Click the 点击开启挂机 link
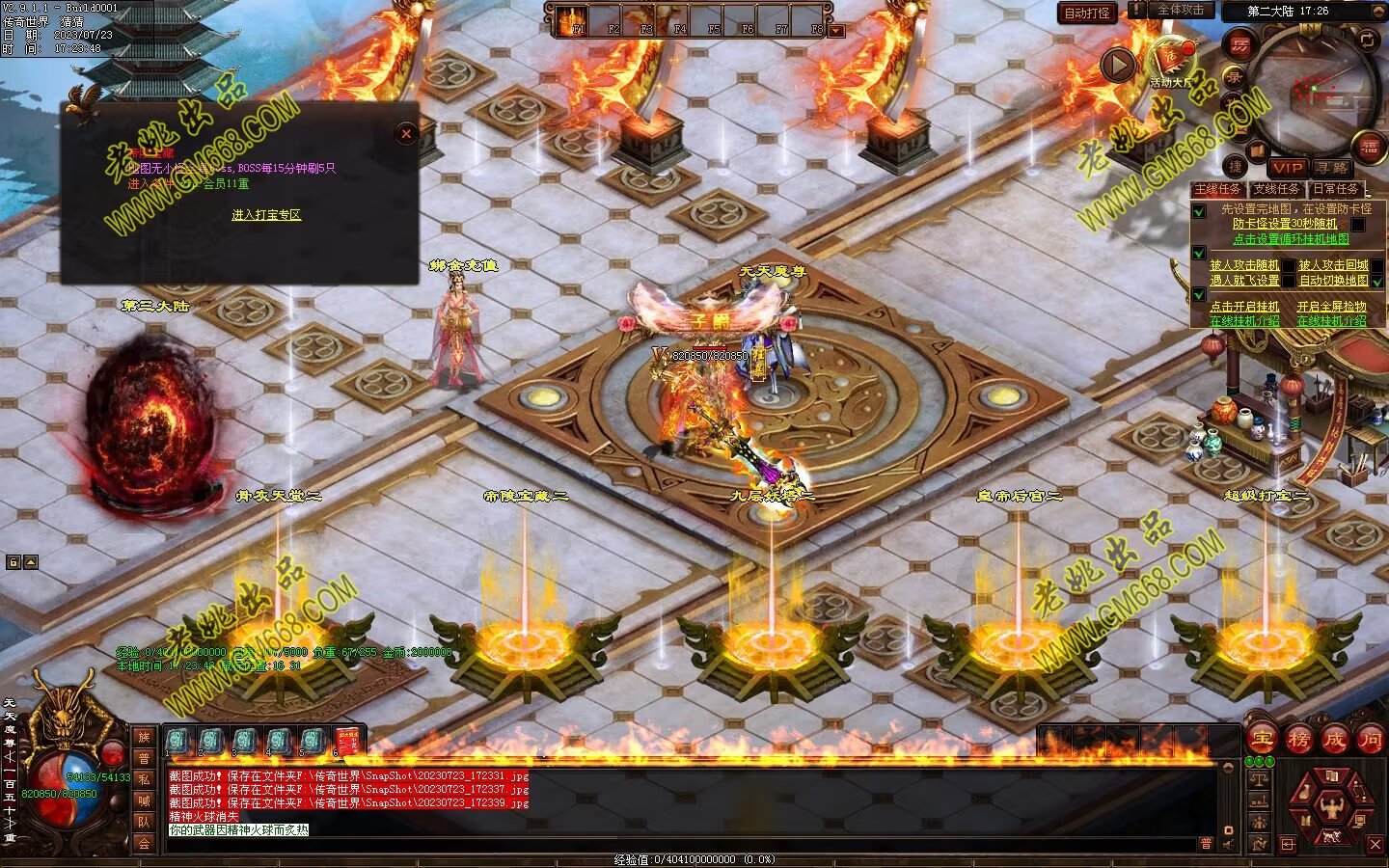The height and width of the screenshot is (868, 1389). coord(1244,307)
